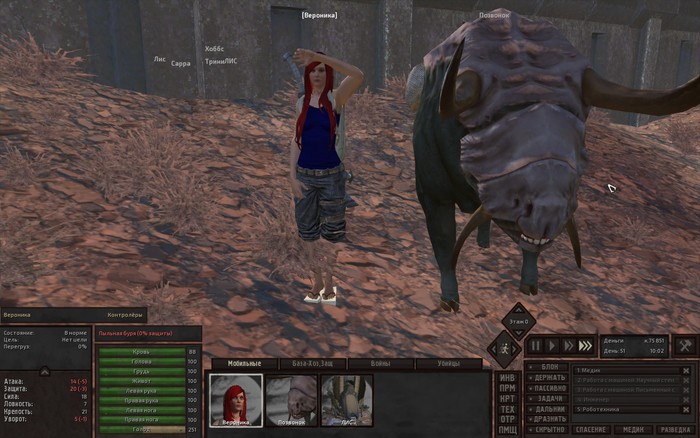This screenshot has height=438, width=700.
Task: Open the ТЕХ research panel
Action: pos(508,409)
